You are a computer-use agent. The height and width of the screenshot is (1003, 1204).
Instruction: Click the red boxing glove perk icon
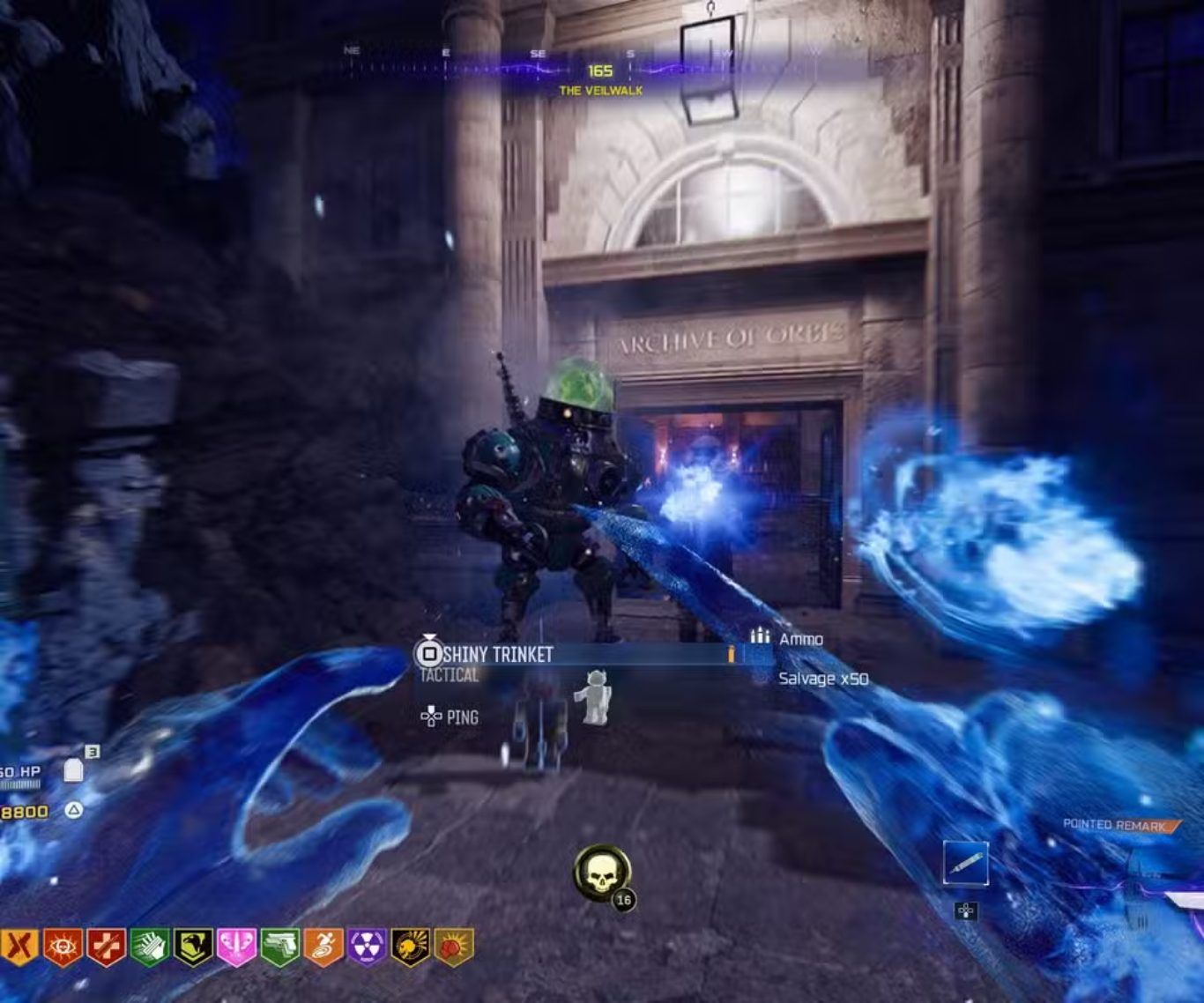point(453,947)
